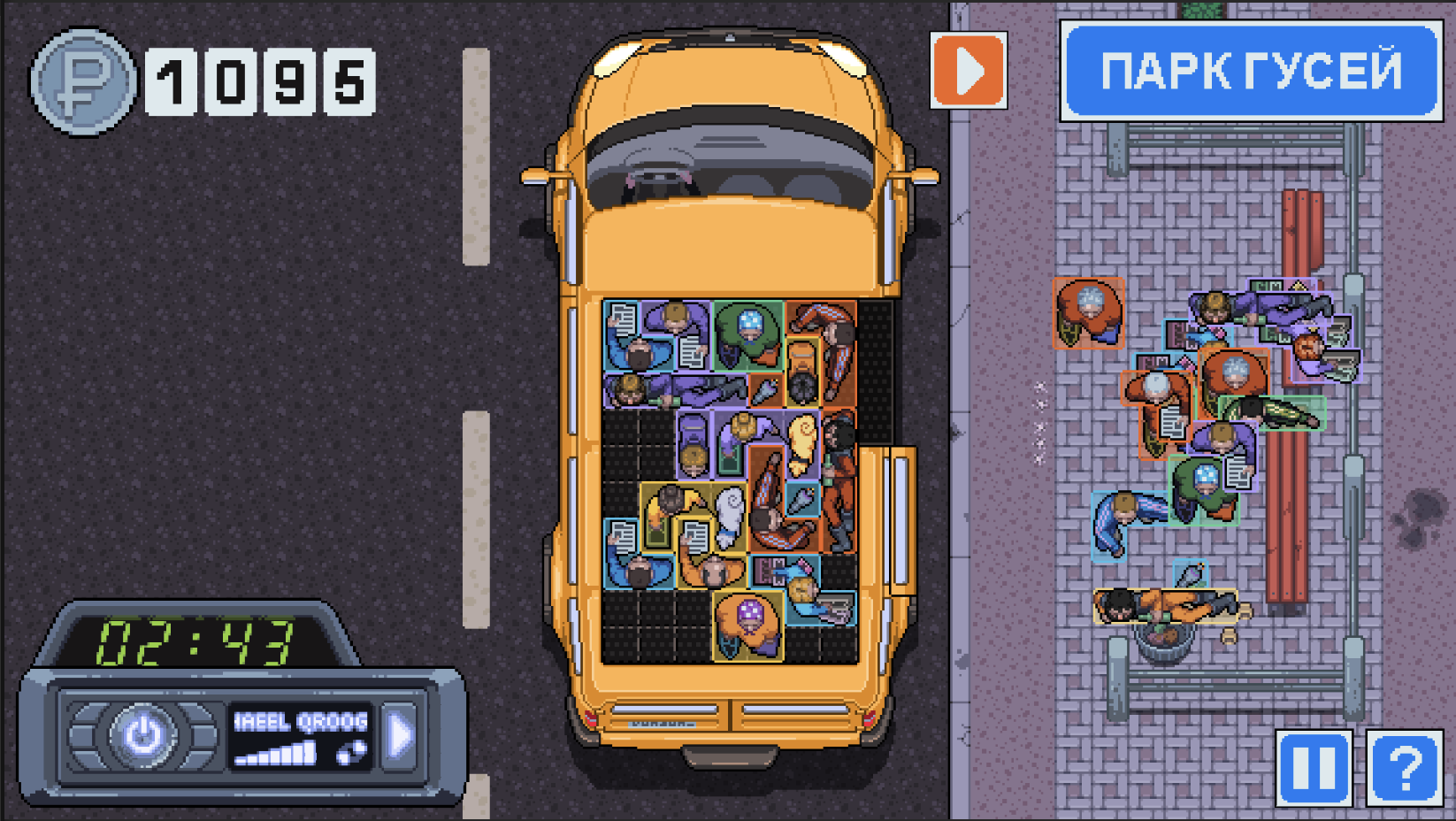Click the red bench at the bus stop

pos(1291,495)
